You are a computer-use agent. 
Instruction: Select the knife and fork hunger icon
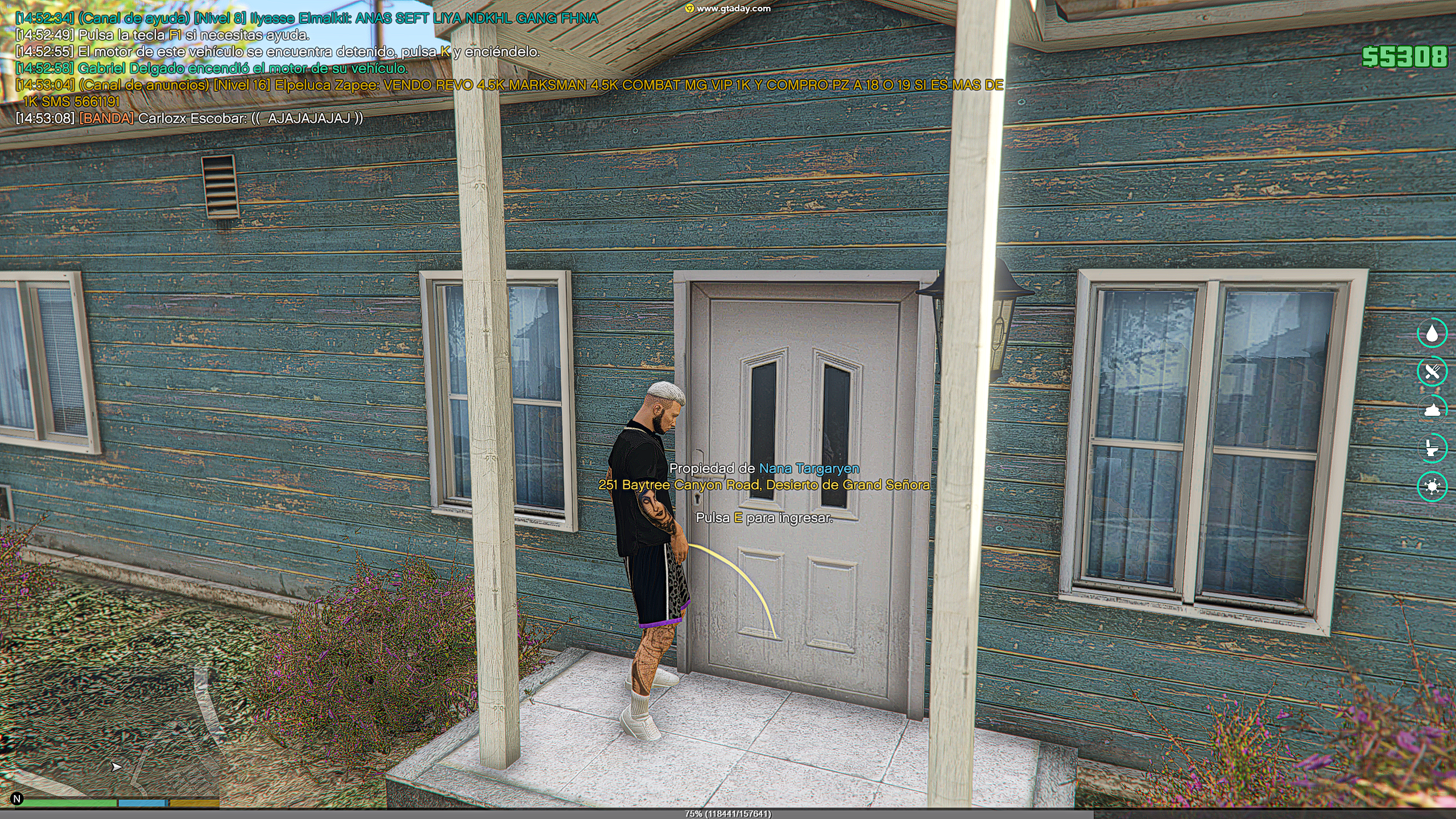(1432, 371)
